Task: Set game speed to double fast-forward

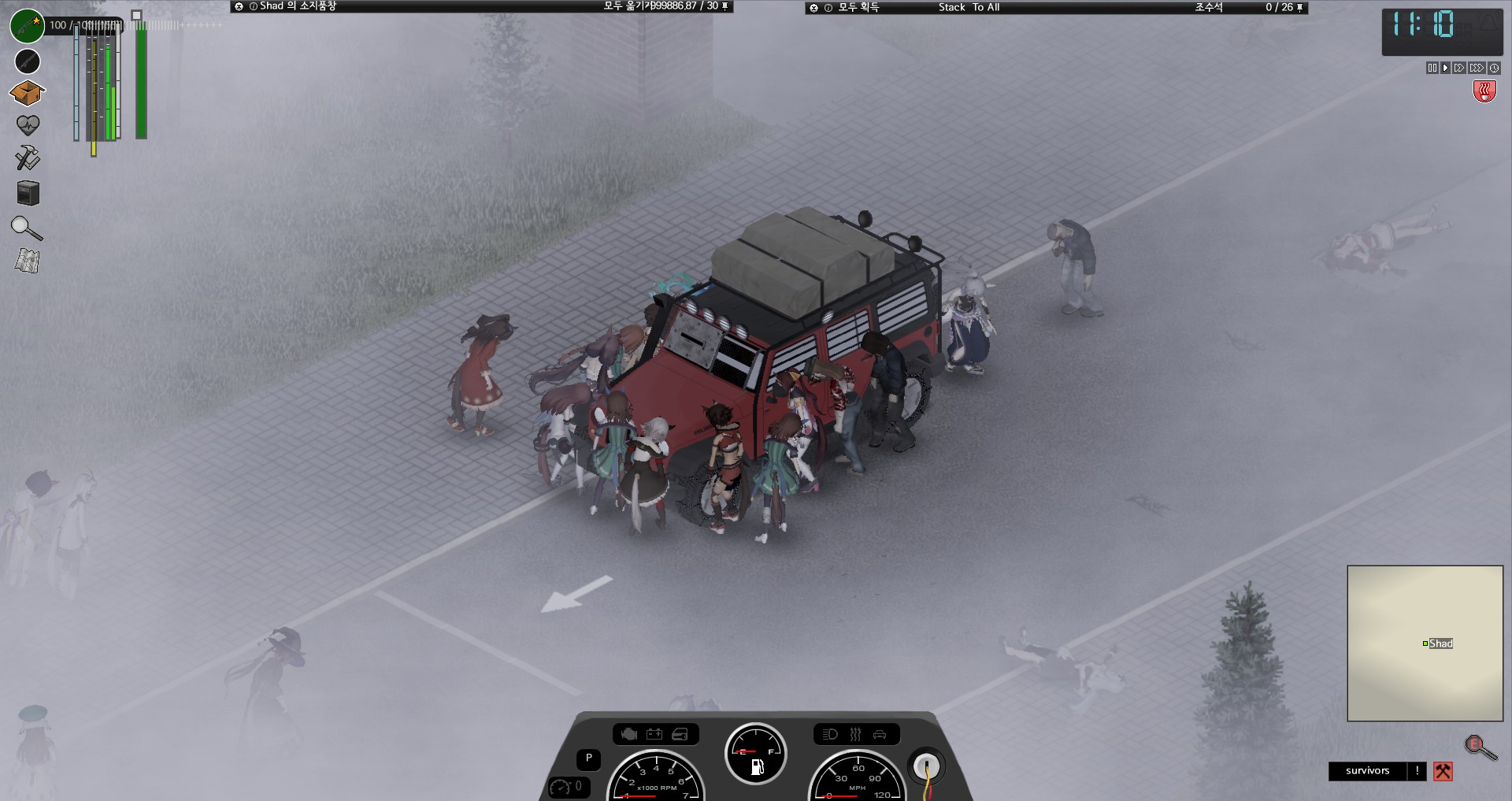Action: 1459,69
